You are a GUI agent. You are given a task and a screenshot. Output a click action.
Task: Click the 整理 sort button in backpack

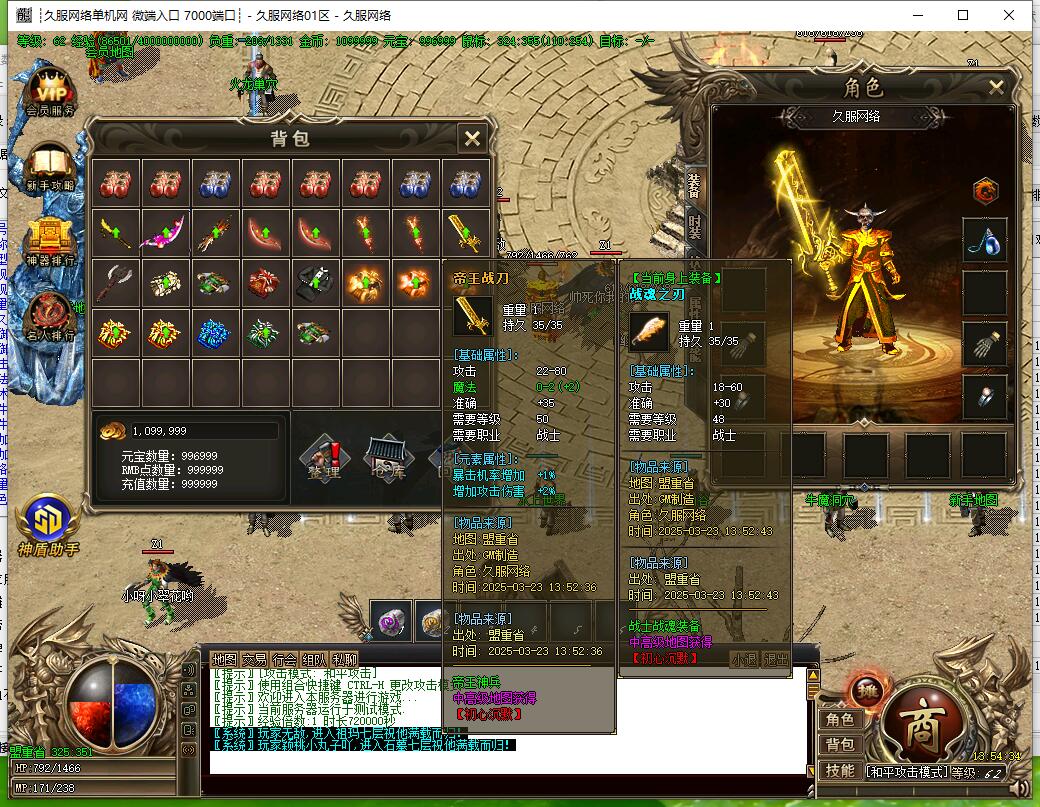coord(322,462)
